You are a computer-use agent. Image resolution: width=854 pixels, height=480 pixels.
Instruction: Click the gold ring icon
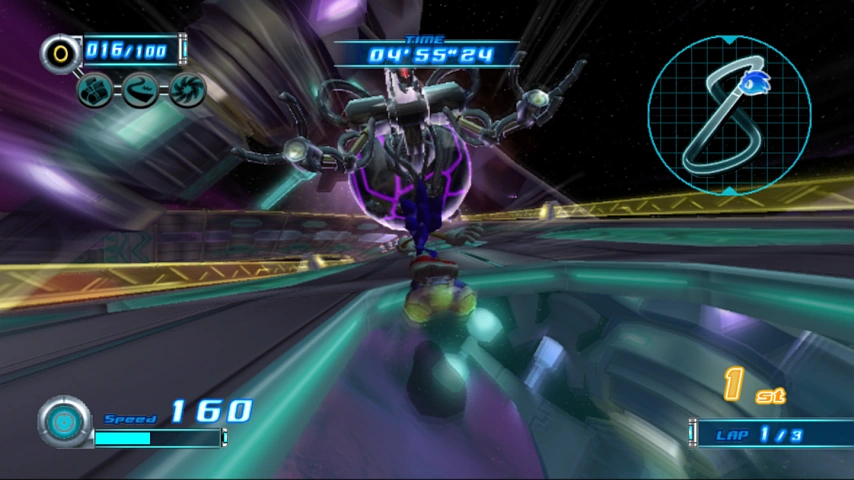[62, 52]
